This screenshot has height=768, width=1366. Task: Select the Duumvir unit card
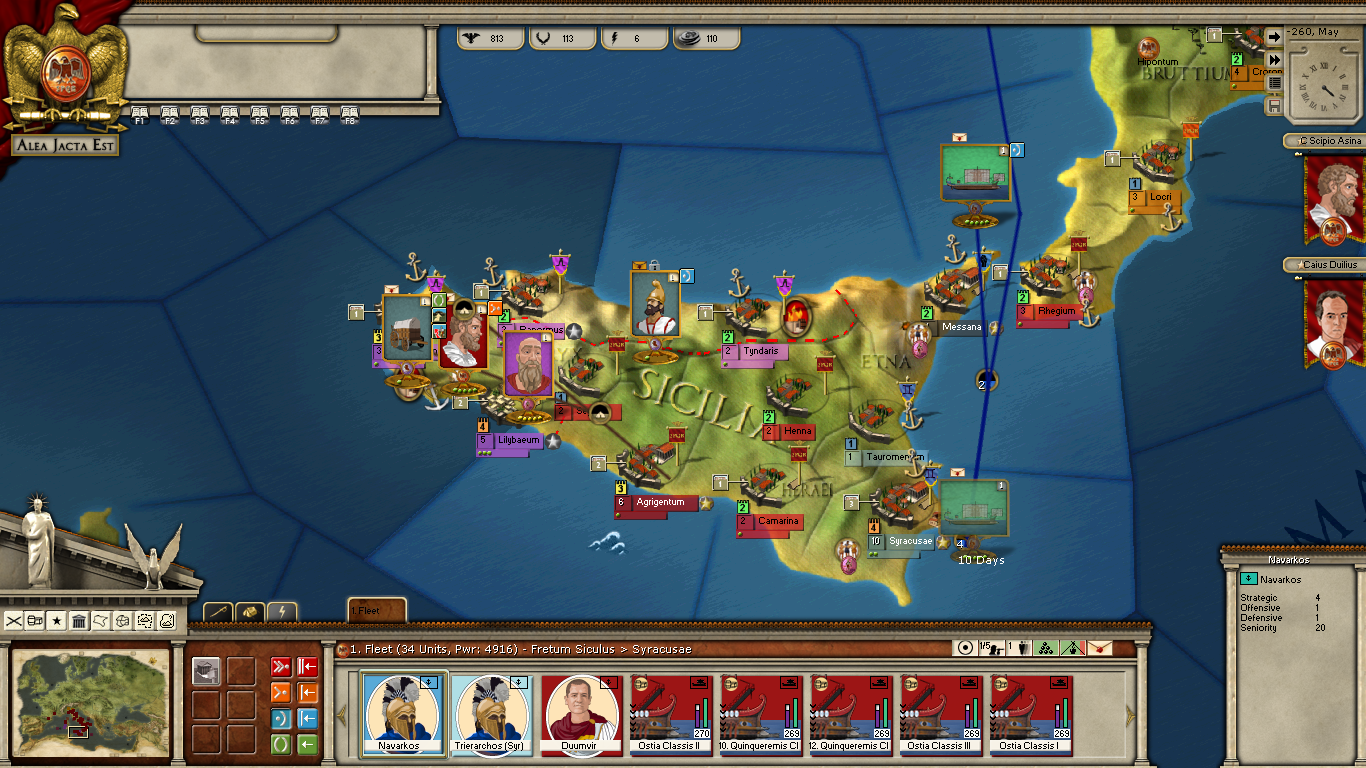(582, 714)
